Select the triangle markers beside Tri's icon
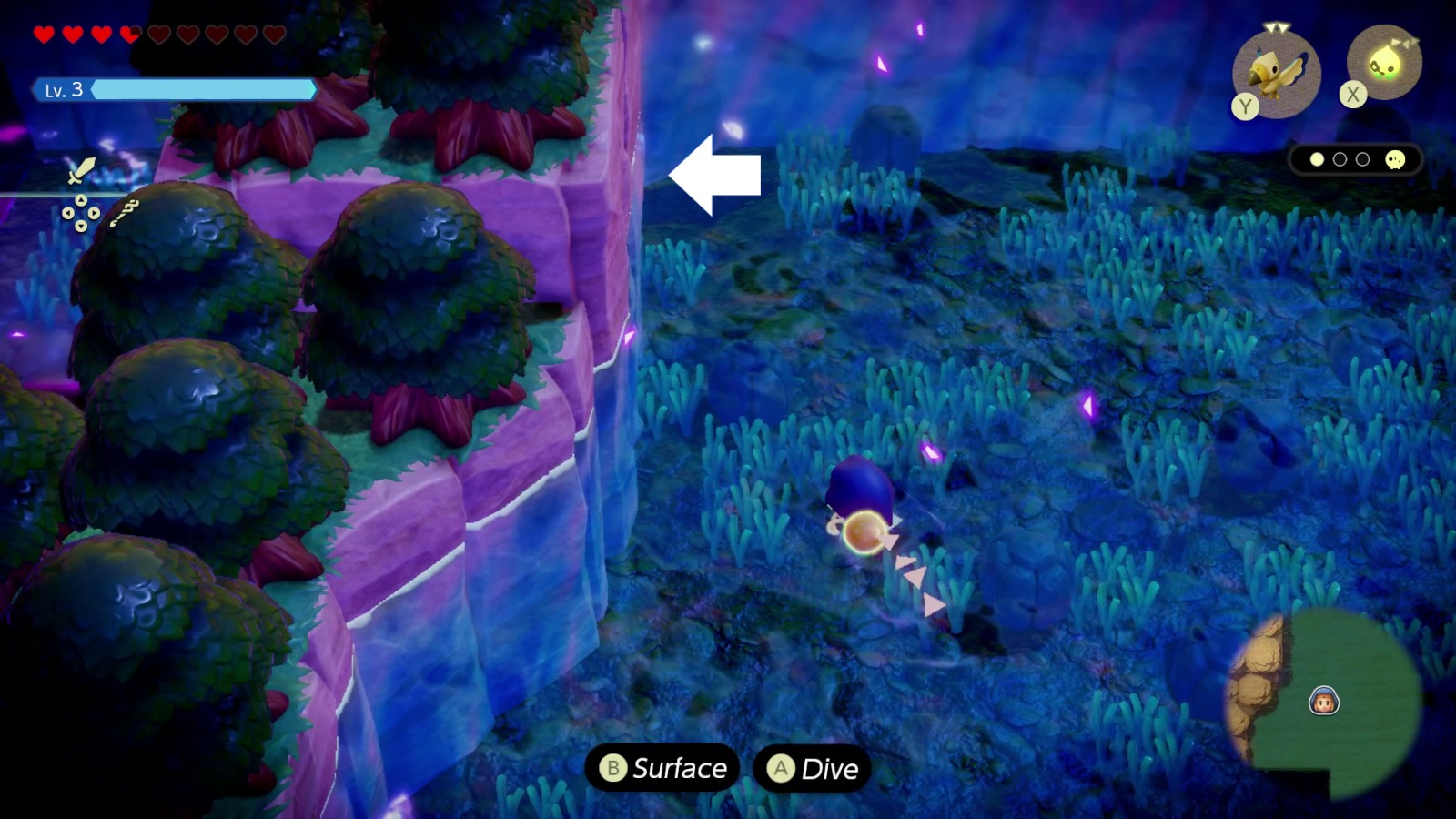This screenshot has width=1456, height=819. click(1404, 40)
